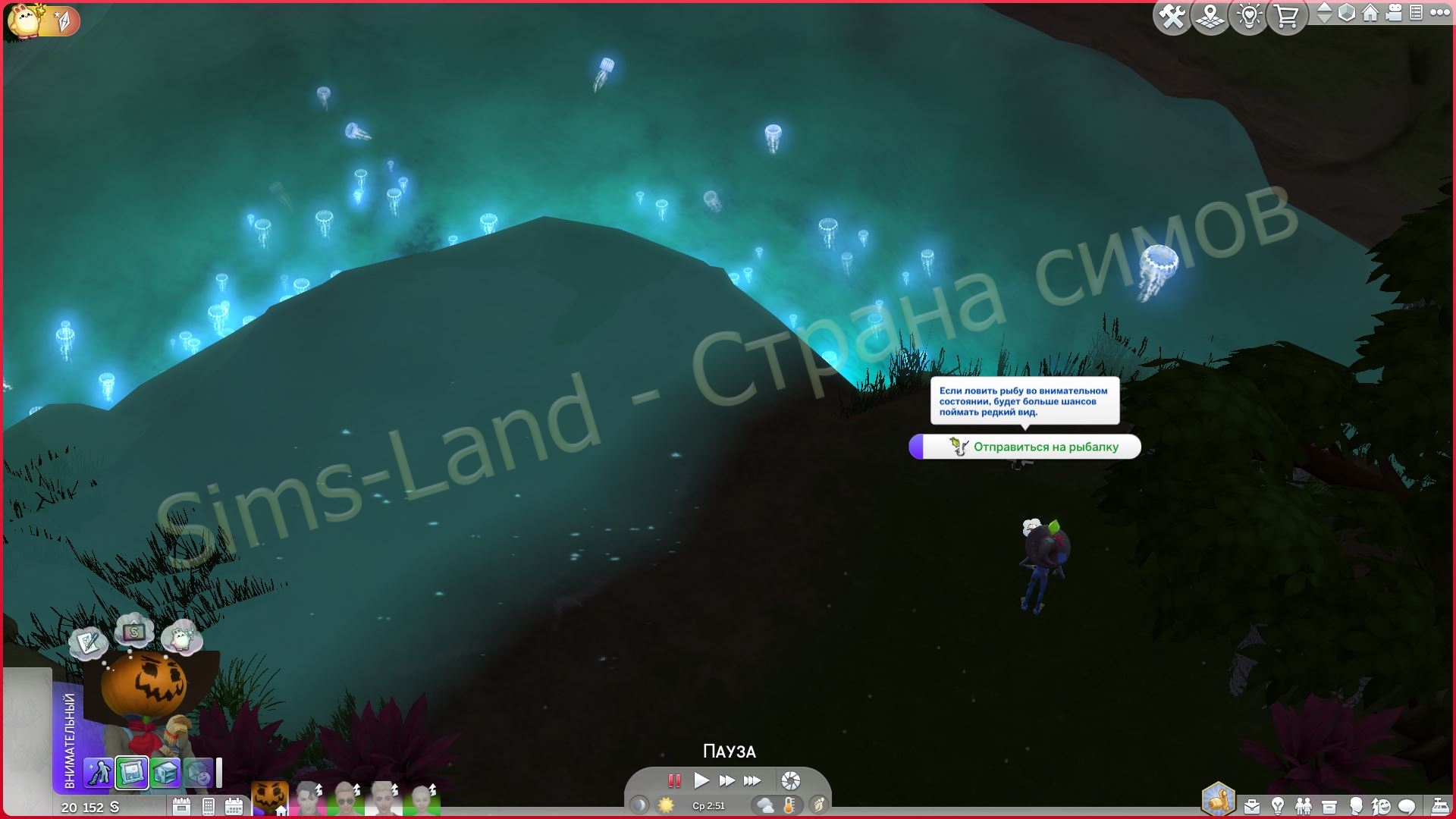1456x819 pixels.
Task: Open the three-dots game options menu
Action: coord(1439,13)
